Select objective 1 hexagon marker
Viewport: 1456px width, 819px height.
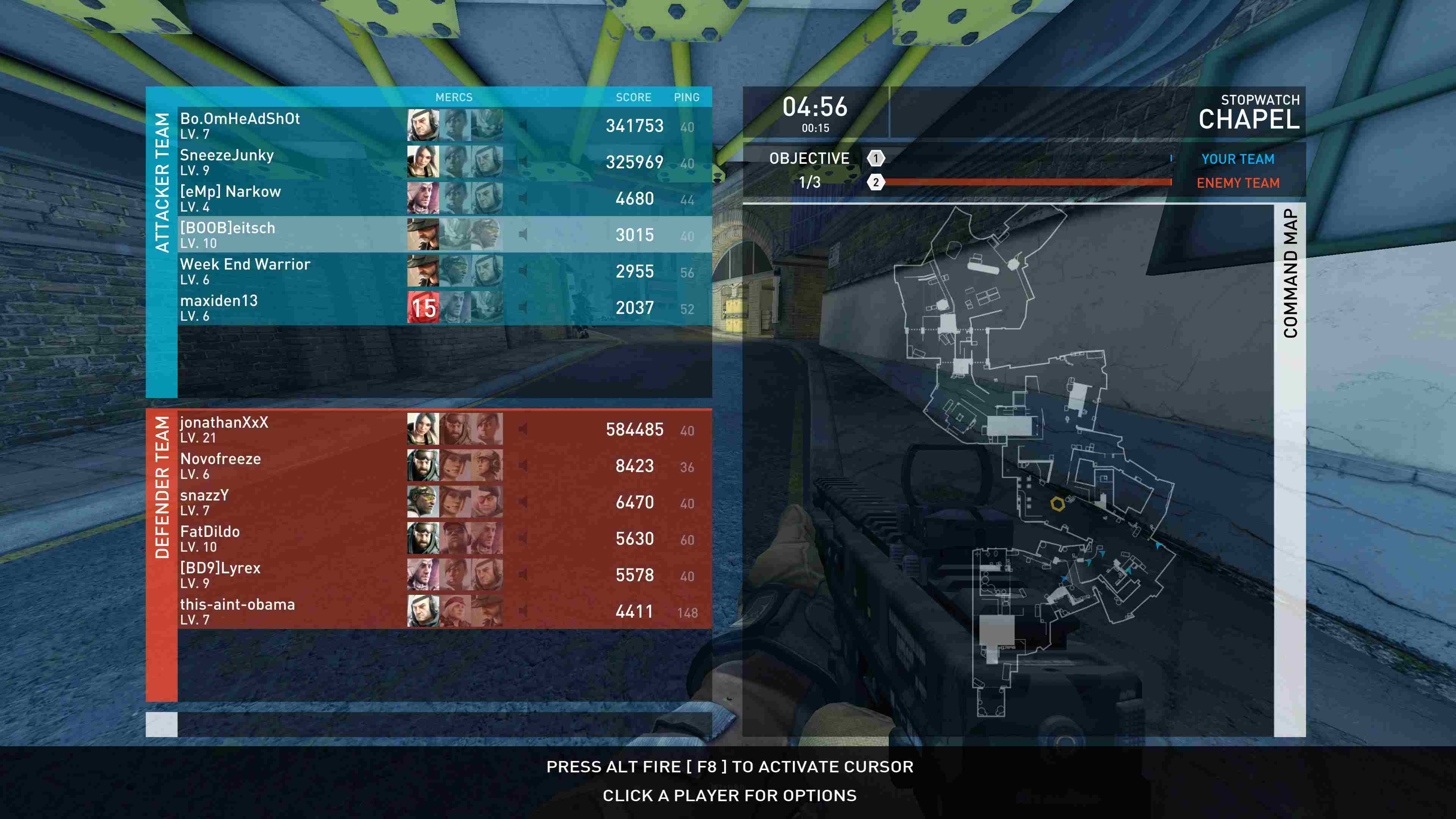[x=875, y=158]
